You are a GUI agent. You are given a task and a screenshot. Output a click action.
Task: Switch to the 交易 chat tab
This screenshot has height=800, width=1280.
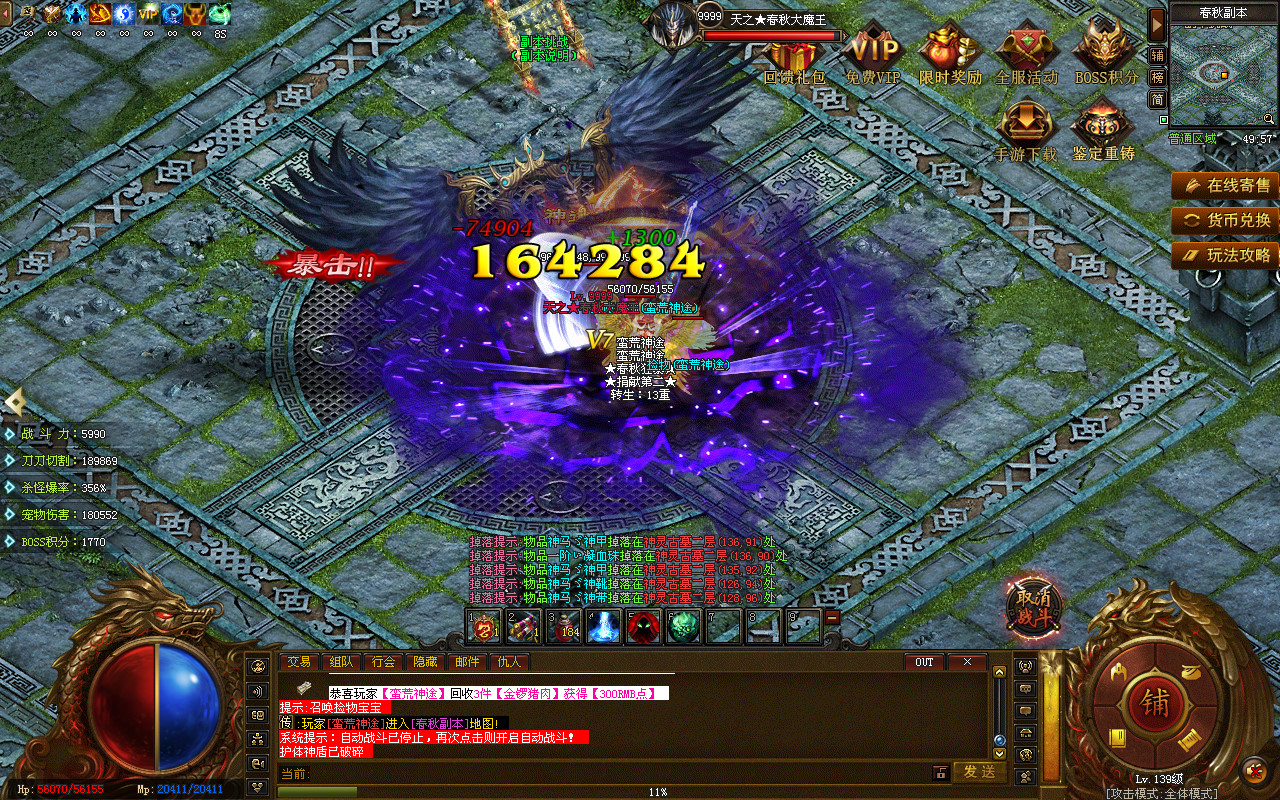point(299,662)
